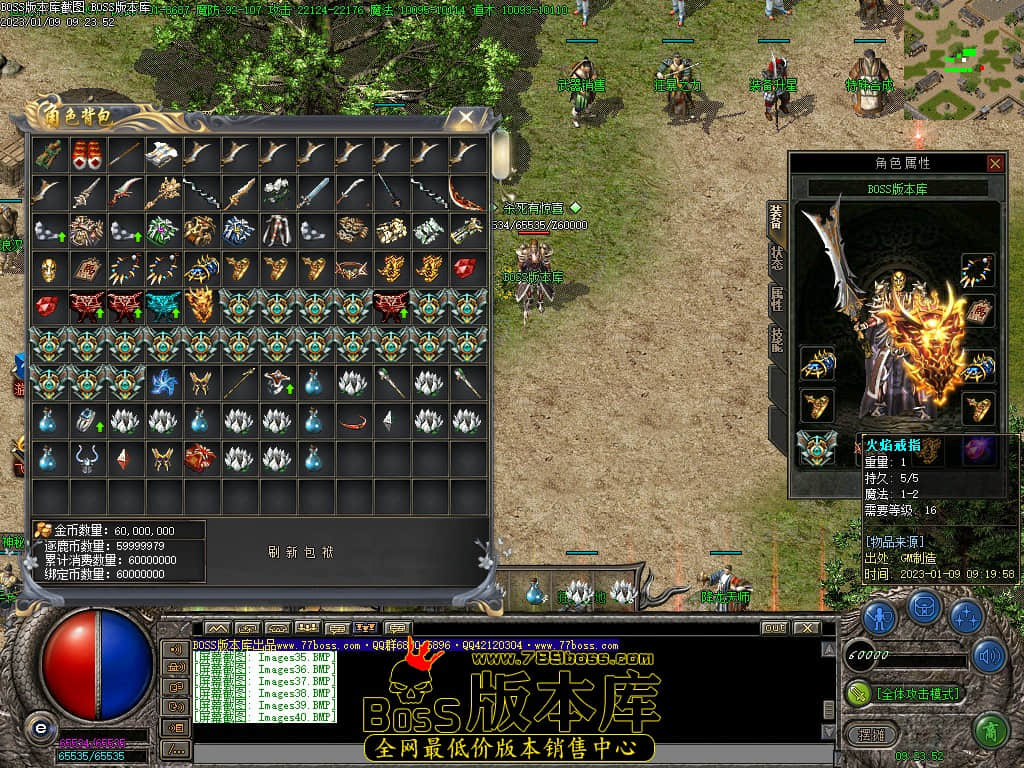Open the 属性 attributes tab
The width and height of the screenshot is (1024, 768).
pos(777,297)
